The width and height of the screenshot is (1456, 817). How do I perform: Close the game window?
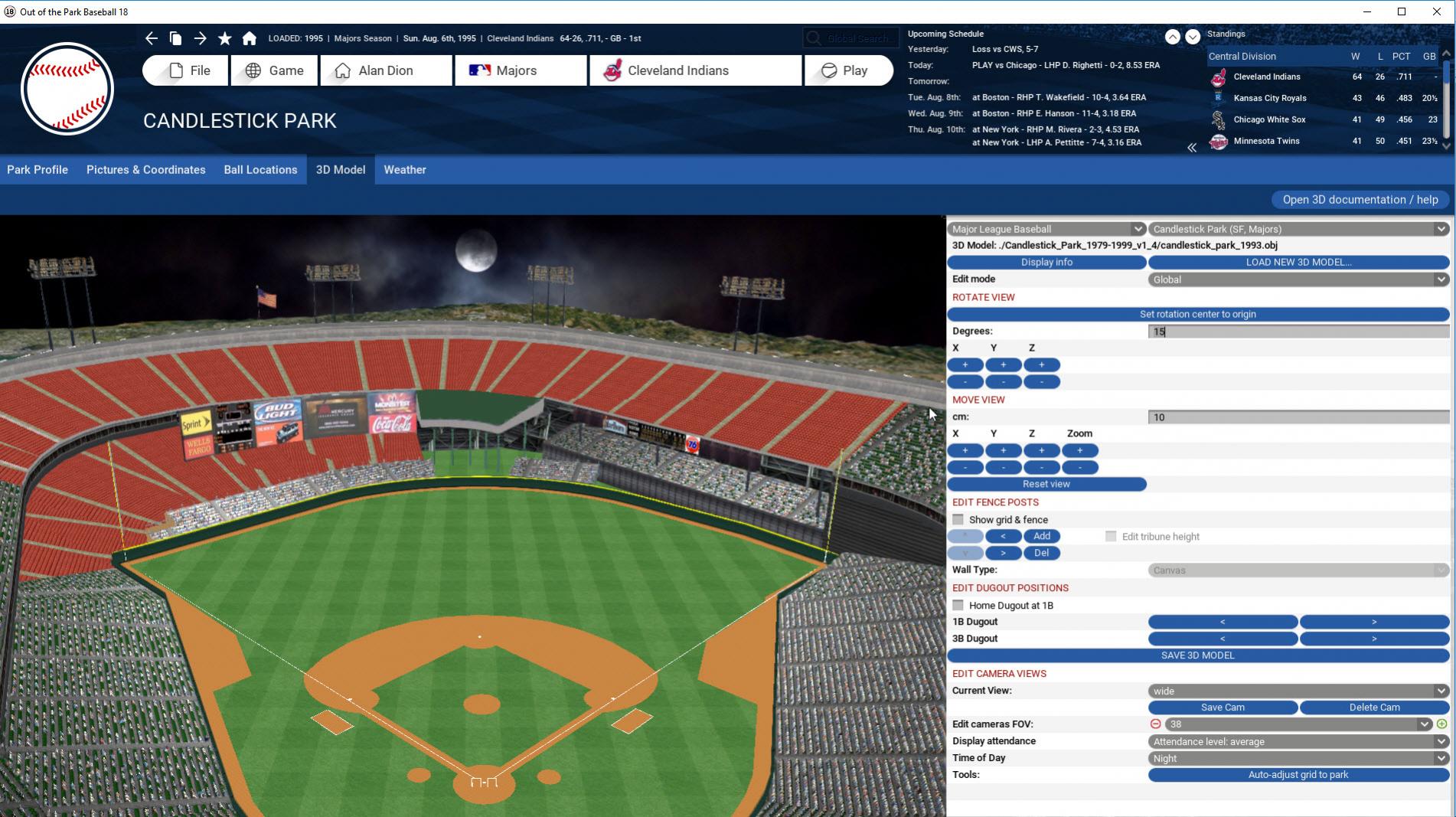(1437, 11)
